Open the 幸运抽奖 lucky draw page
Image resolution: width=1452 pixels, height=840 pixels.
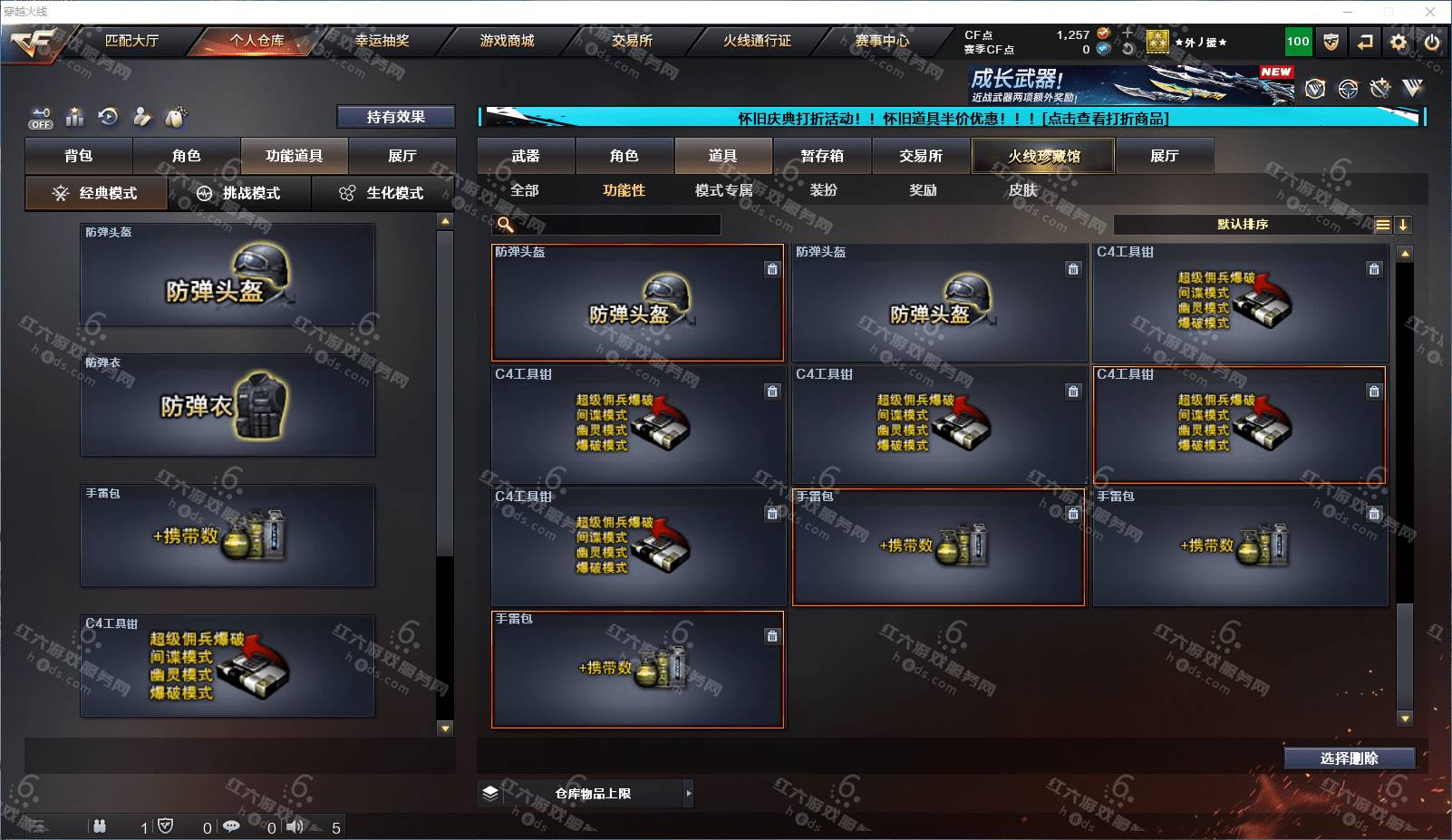coord(382,41)
